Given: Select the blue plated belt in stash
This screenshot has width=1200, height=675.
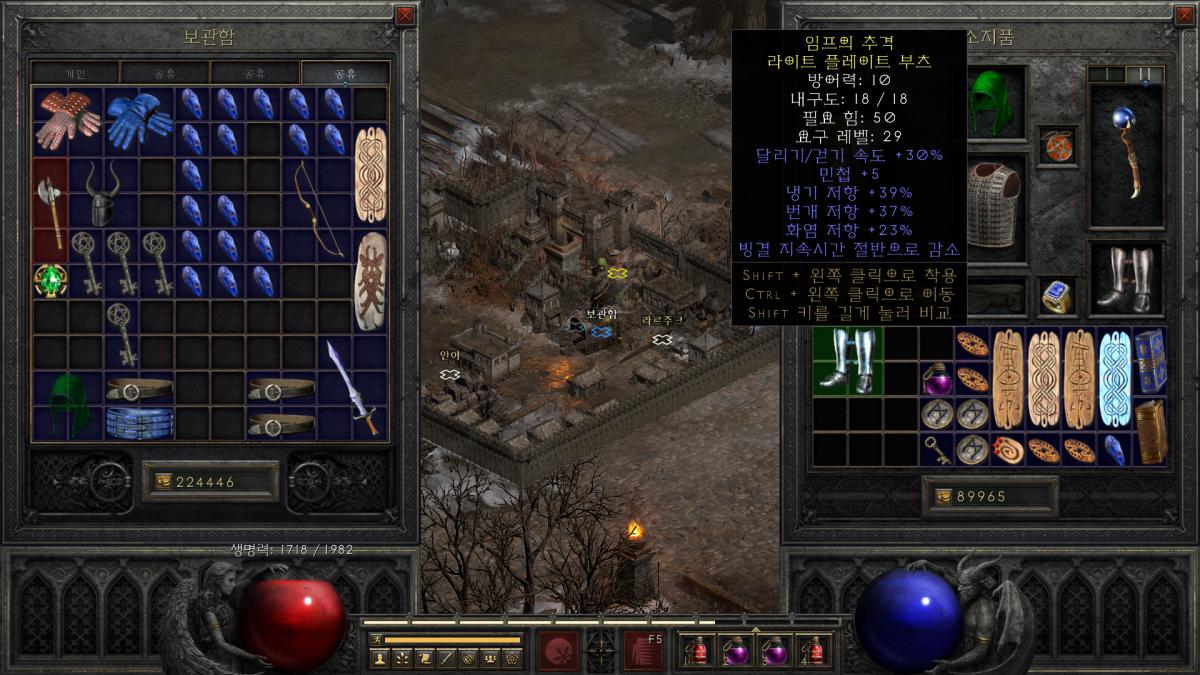Looking at the screenshot, I should coord(139,422).
